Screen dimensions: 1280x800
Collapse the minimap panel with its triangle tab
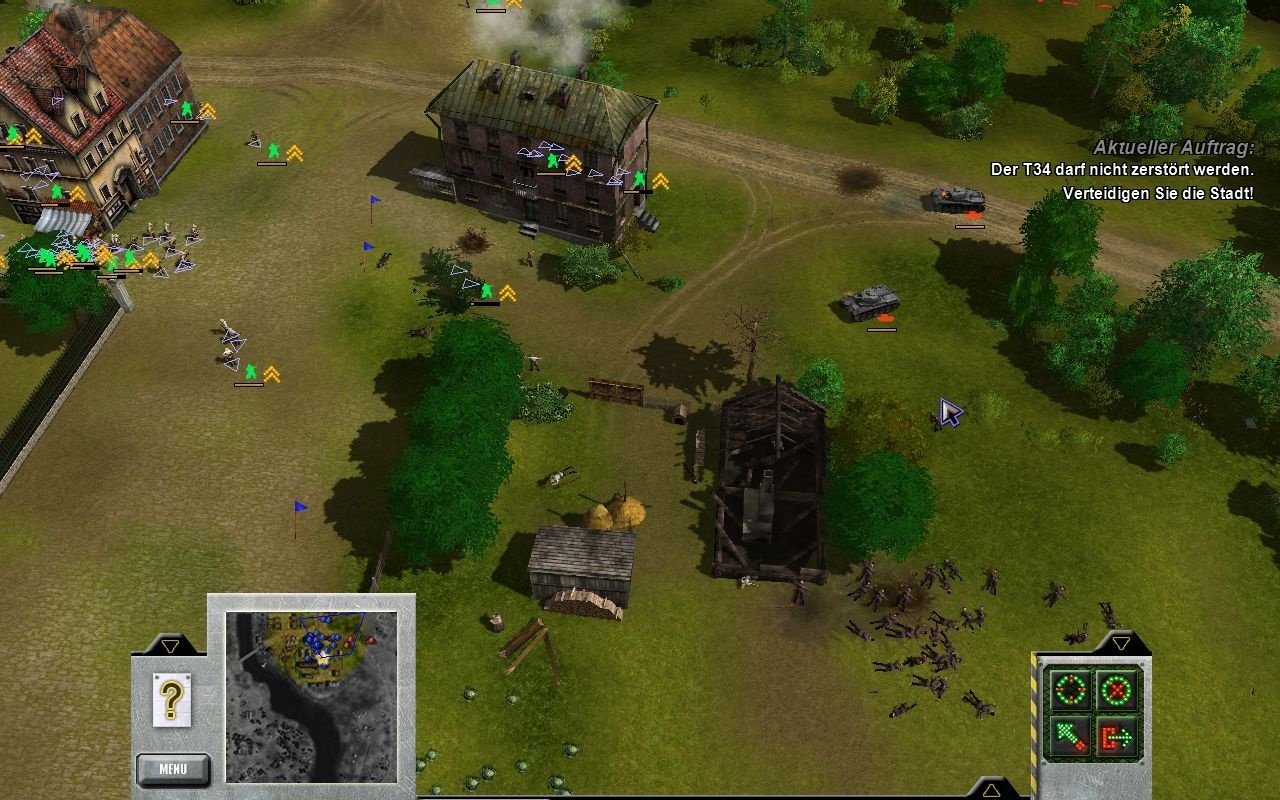click(x=169, y=646)
